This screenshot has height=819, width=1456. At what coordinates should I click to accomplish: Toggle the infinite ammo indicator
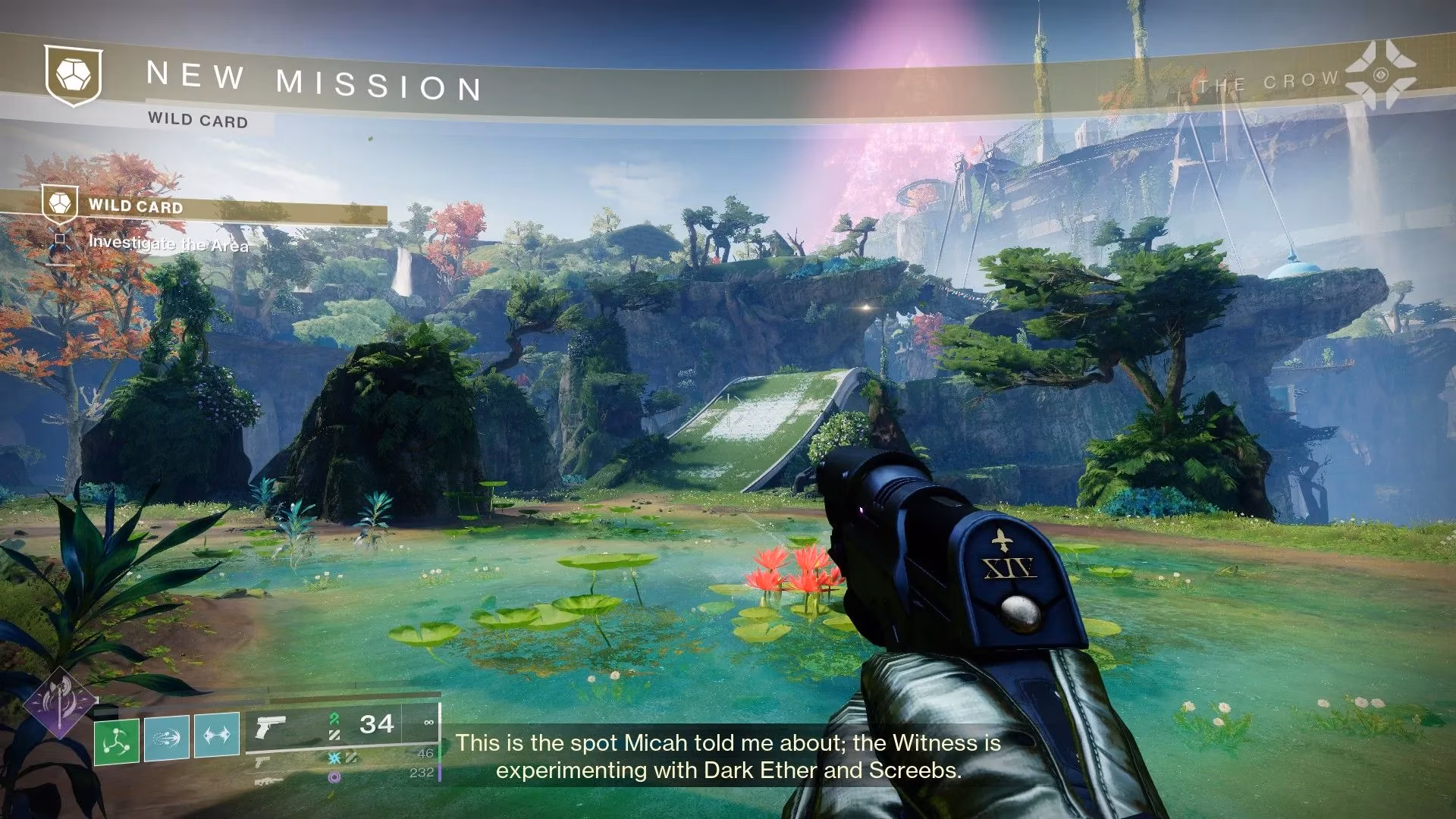pos(428,722)
